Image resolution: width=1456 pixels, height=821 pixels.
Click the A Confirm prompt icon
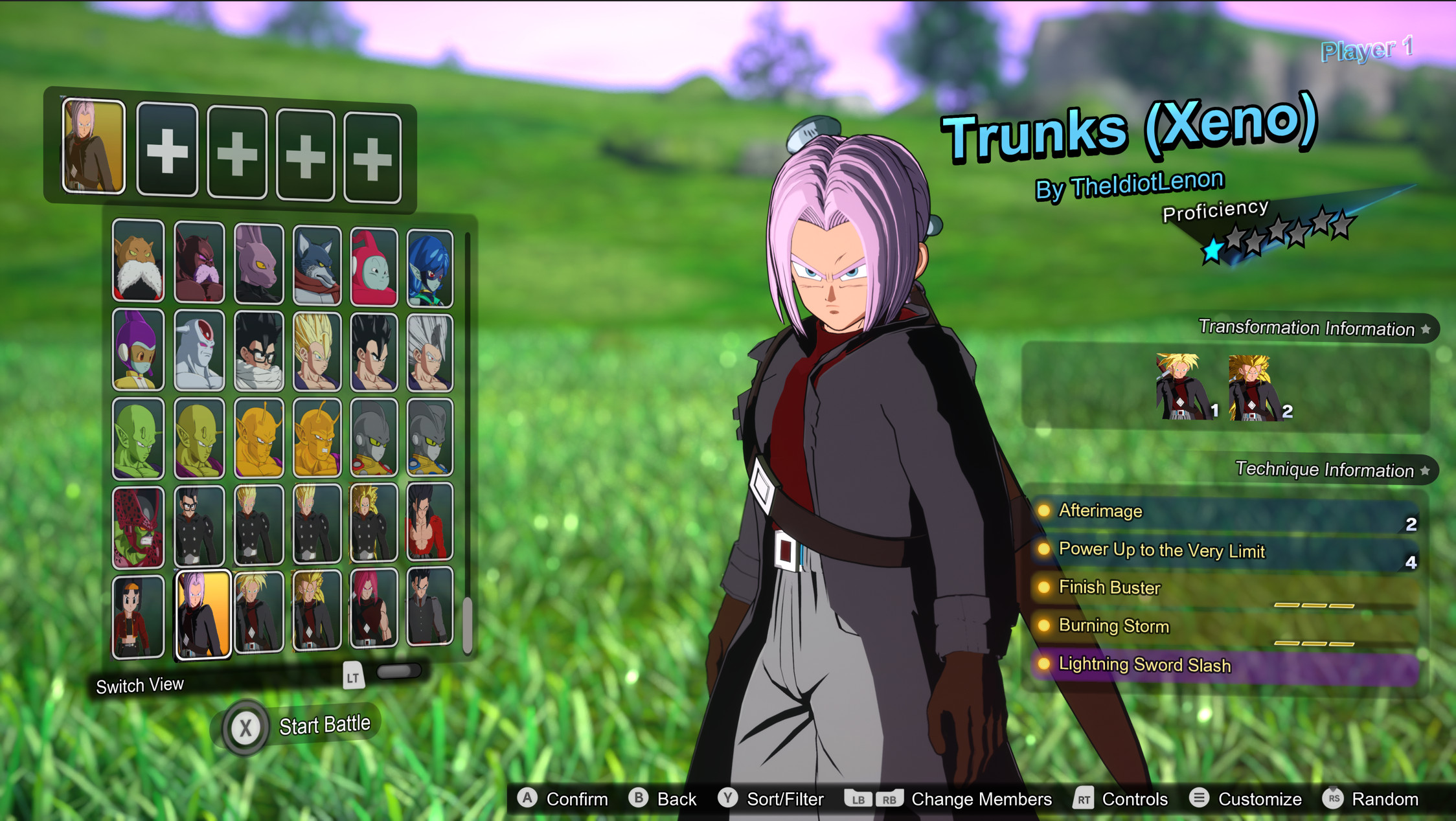(x=528, y=799)
